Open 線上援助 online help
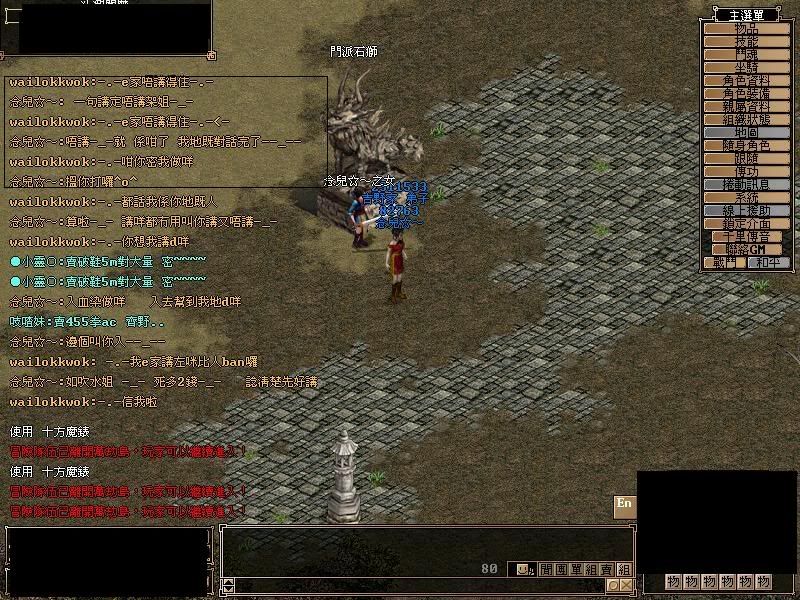 pyautogui.click(x=747, y=210)
